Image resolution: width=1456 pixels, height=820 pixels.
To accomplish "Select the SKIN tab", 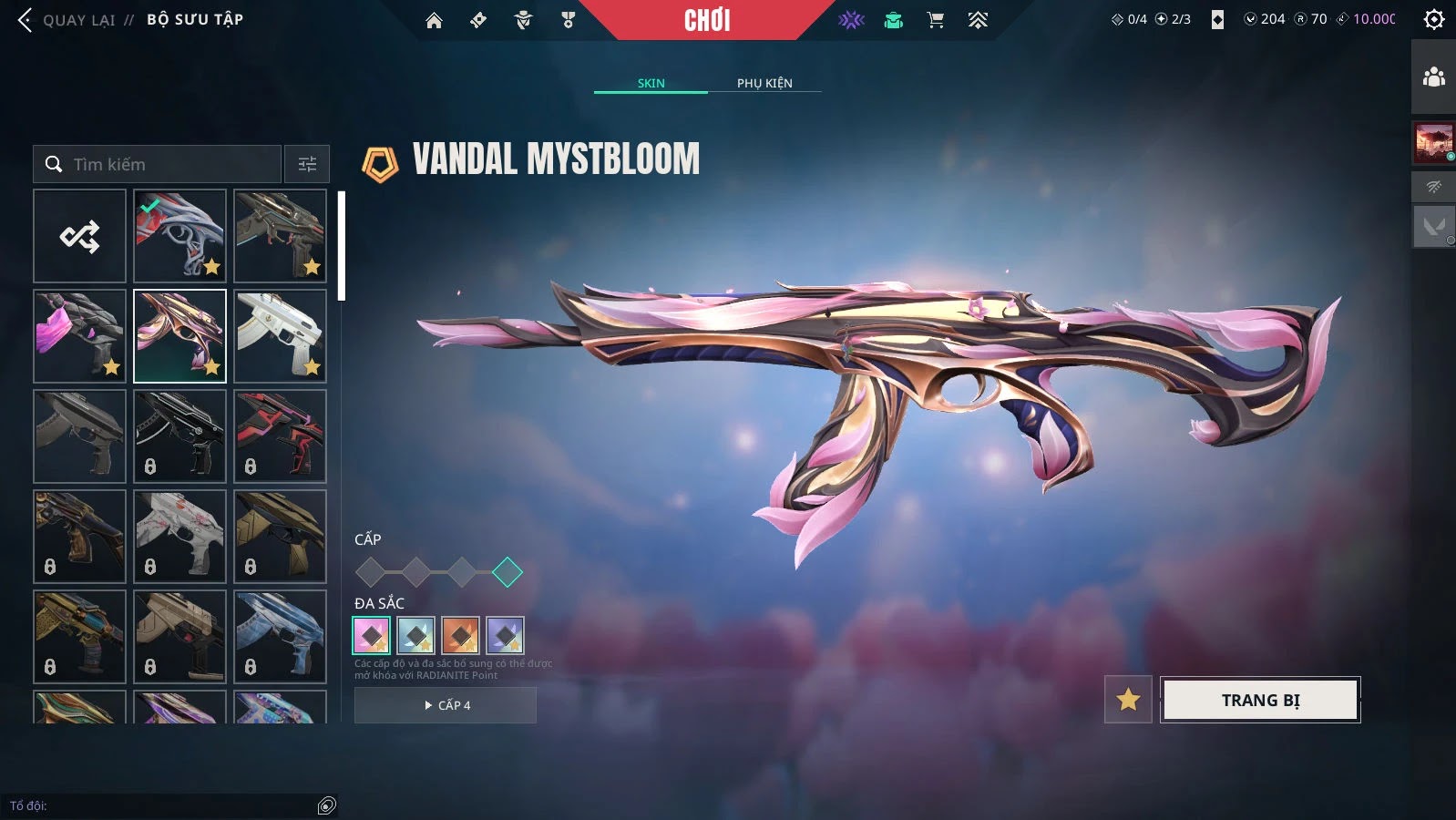I will (651, 83).
